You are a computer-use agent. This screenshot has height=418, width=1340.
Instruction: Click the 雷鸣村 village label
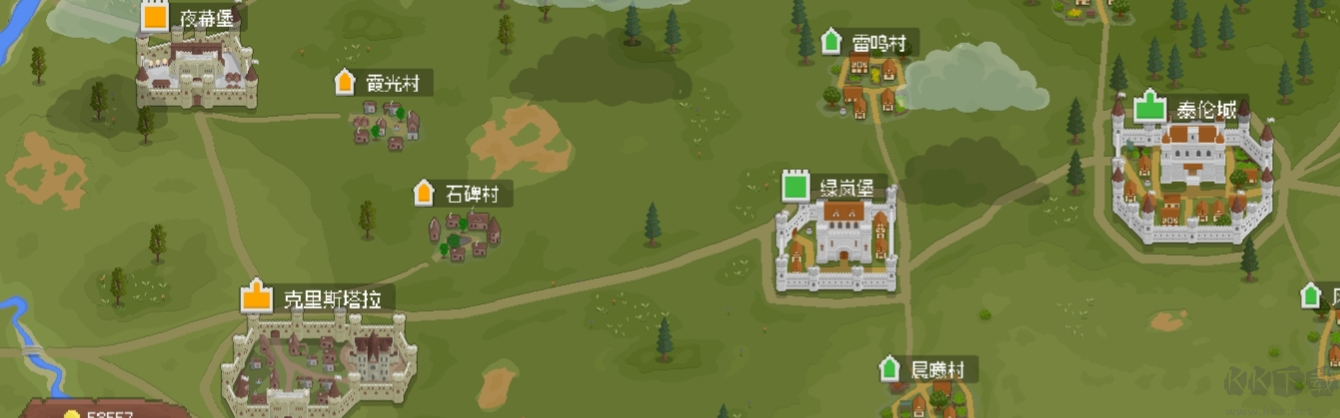pos(879,43)
